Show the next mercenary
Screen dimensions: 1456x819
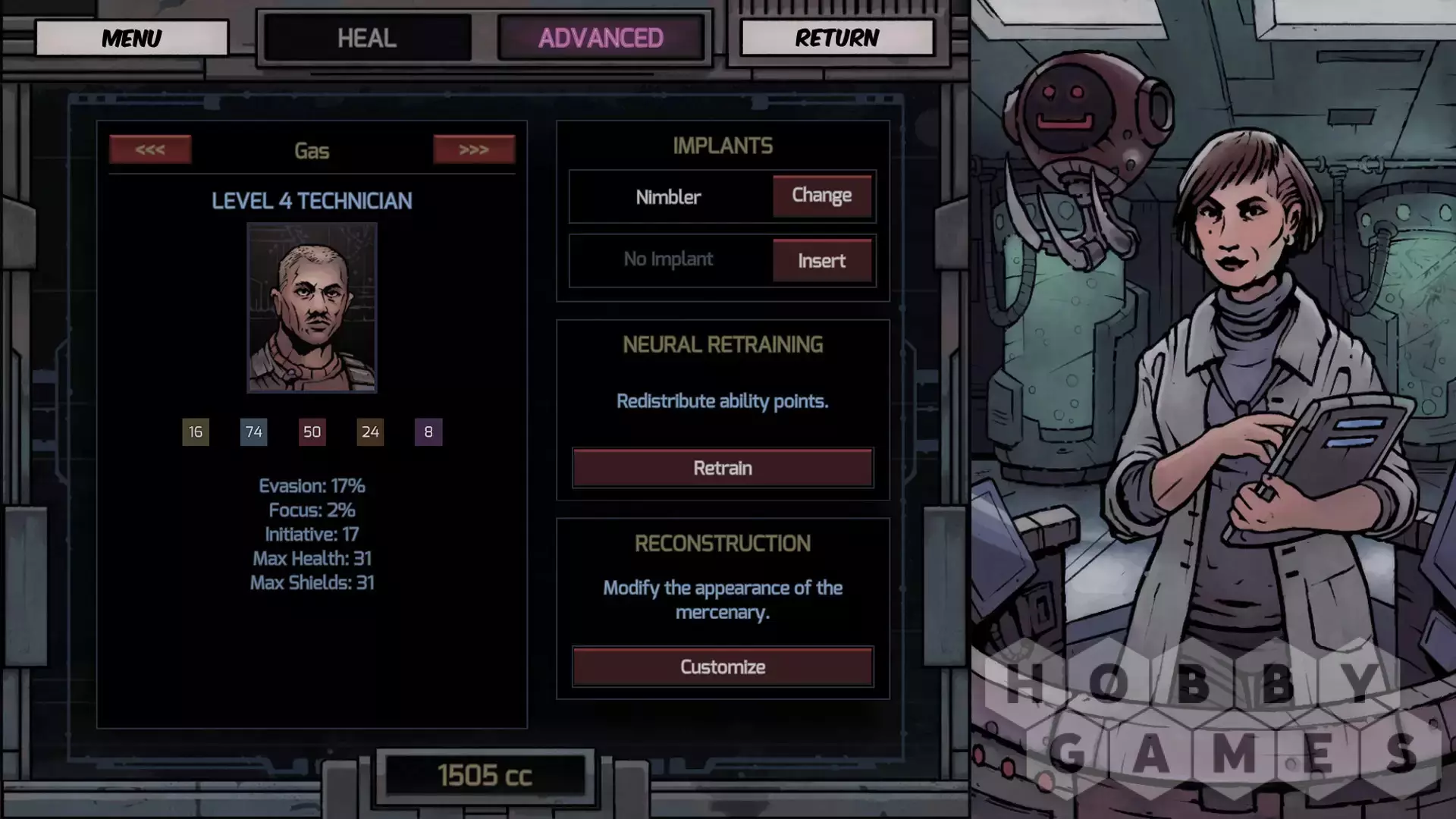(474, 149)
